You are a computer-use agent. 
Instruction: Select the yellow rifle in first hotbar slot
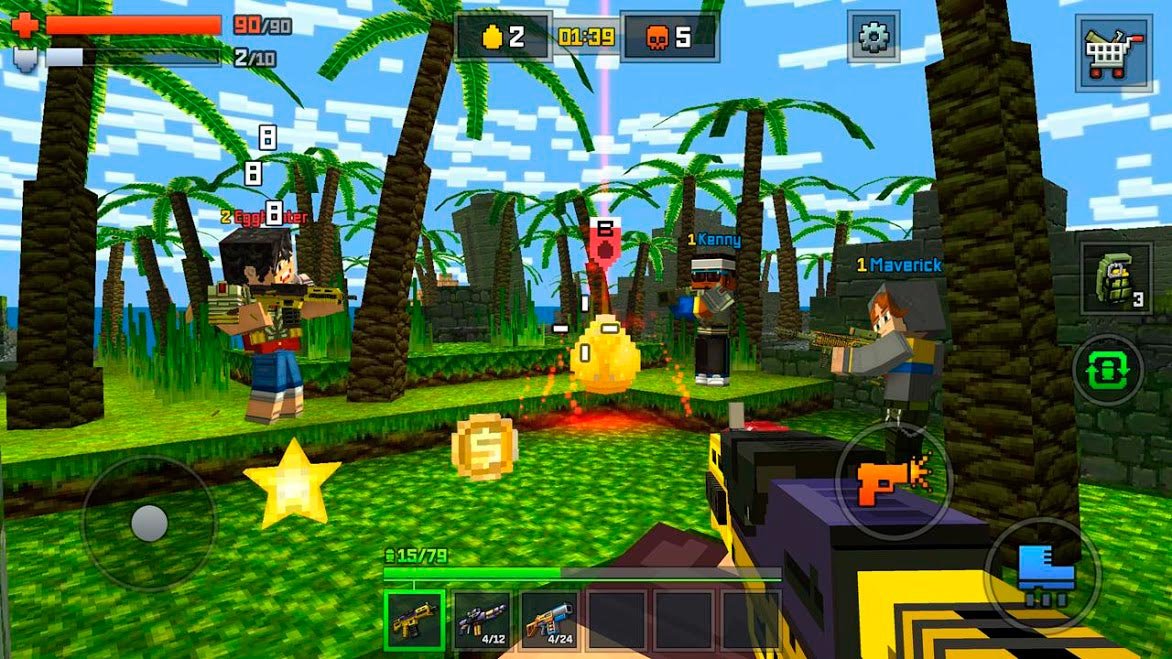click(x=413, y=620)
